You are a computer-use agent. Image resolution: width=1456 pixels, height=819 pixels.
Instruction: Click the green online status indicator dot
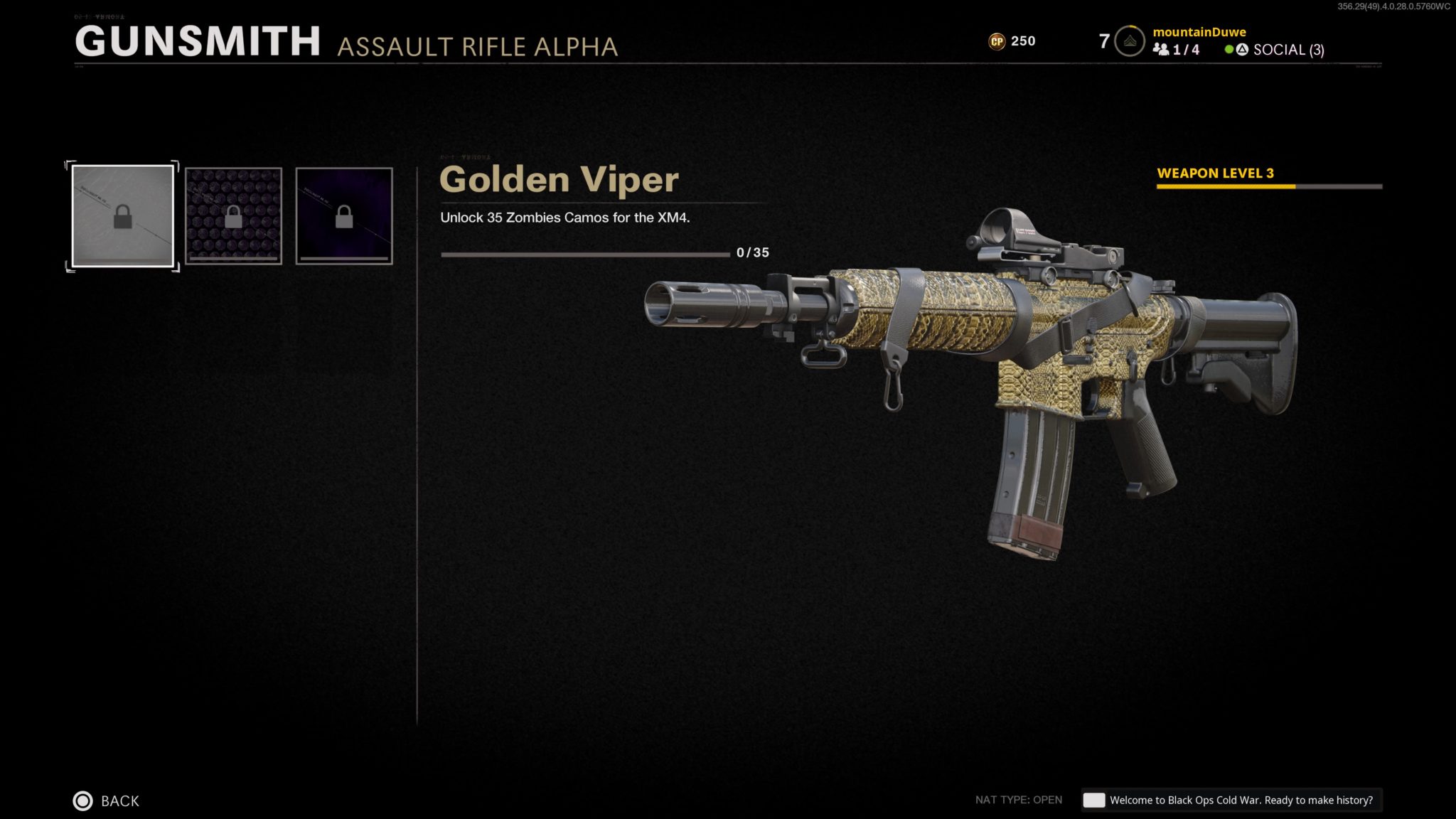[1228, 50]
